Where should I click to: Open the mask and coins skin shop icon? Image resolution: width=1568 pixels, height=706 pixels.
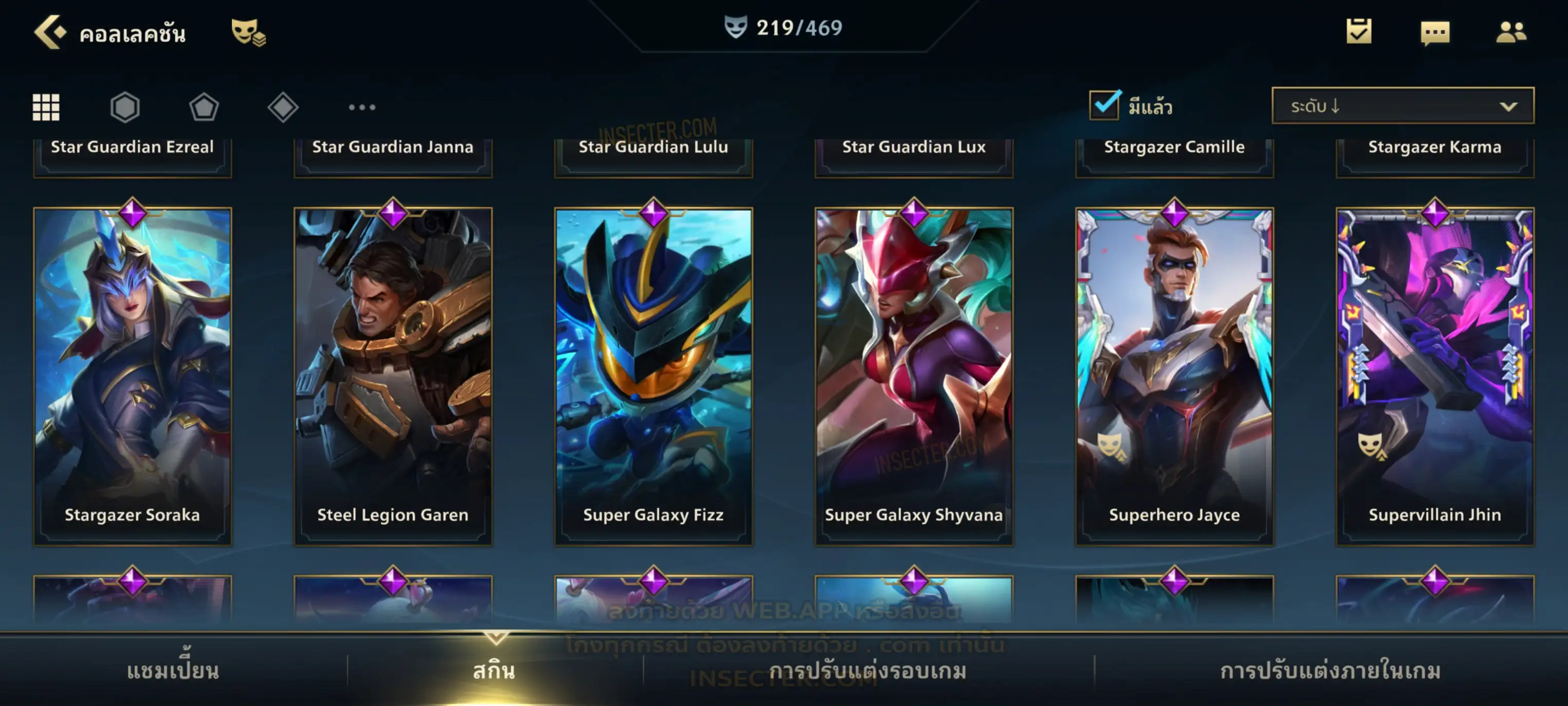click(248, 32)
